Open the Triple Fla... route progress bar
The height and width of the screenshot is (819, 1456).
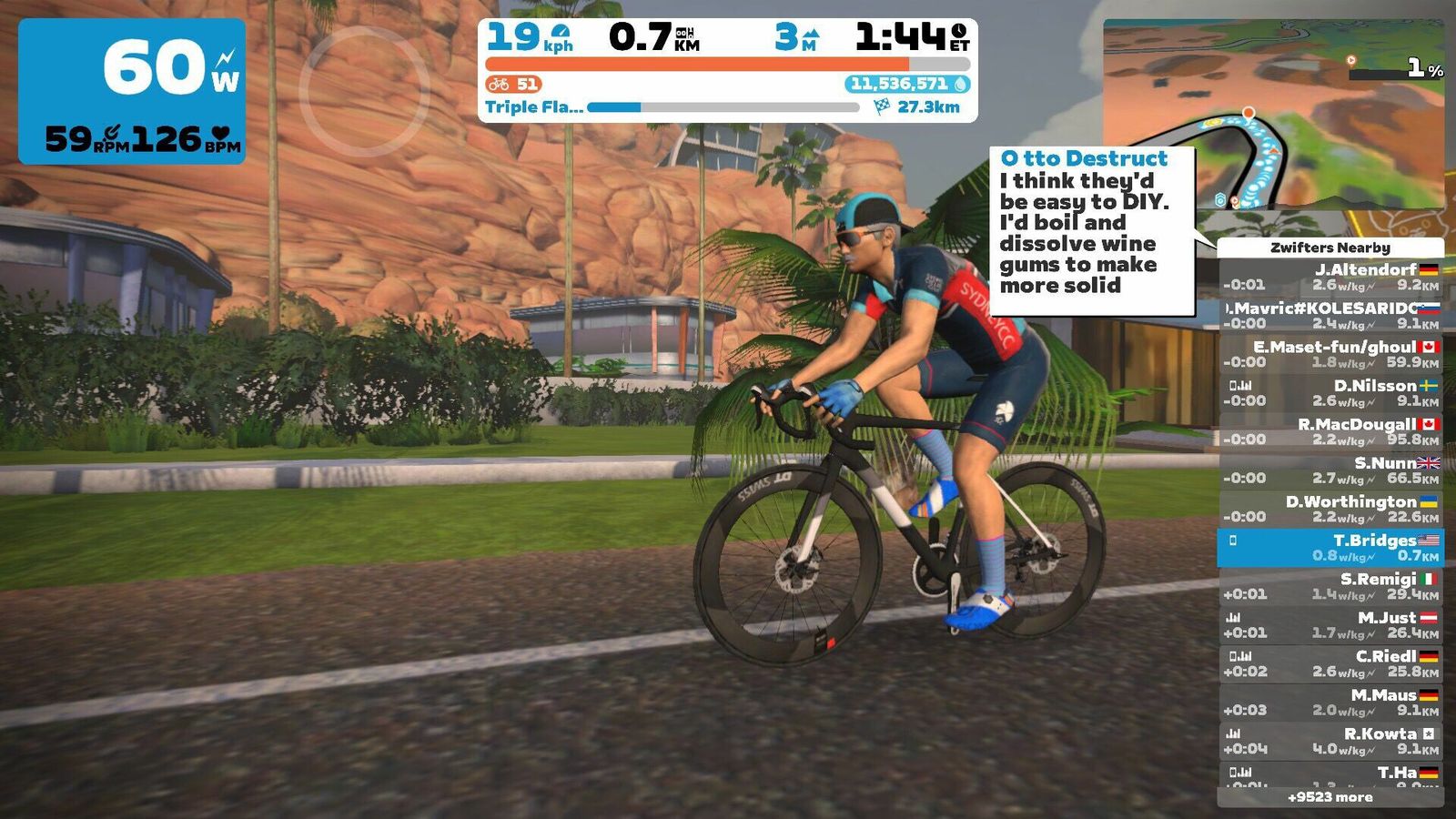(723, 107)
